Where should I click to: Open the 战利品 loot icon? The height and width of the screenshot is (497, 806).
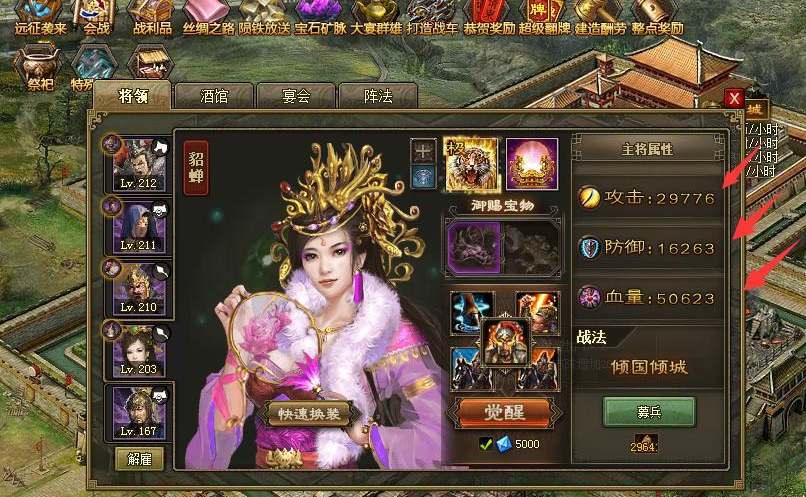(153, 17)
